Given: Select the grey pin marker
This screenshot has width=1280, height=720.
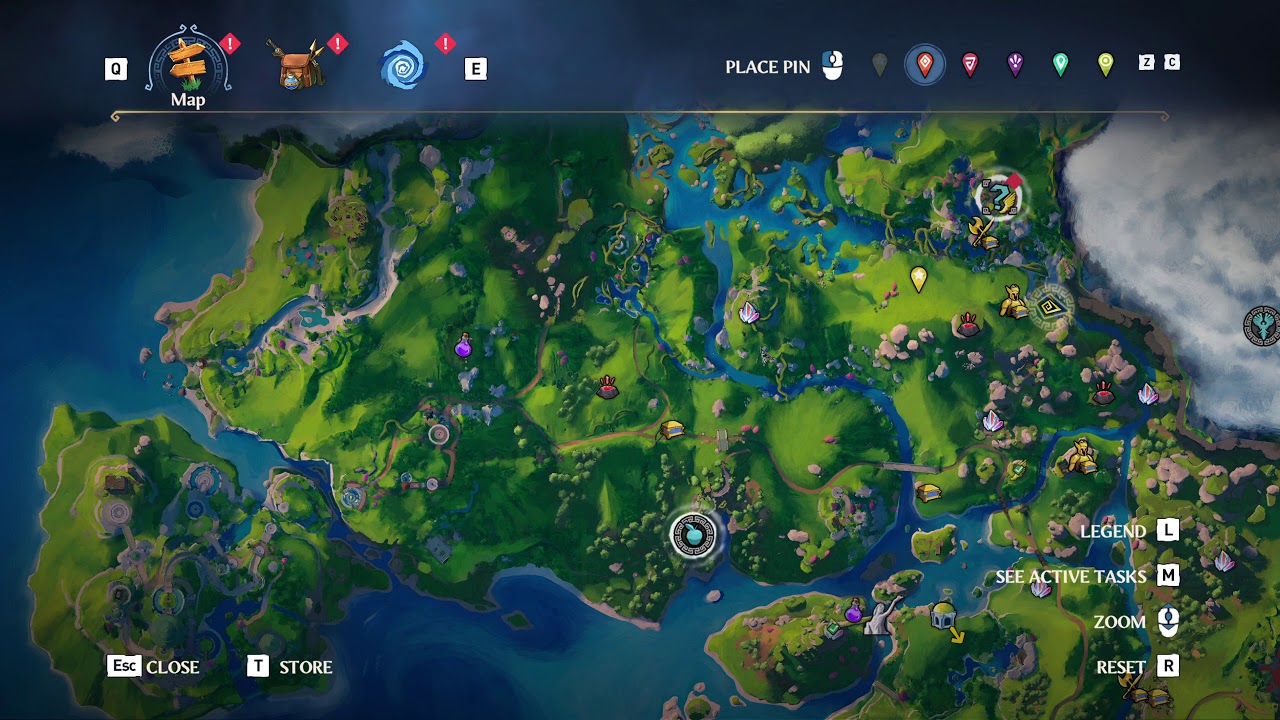Looking at the screenshot, I should point(879,66).
